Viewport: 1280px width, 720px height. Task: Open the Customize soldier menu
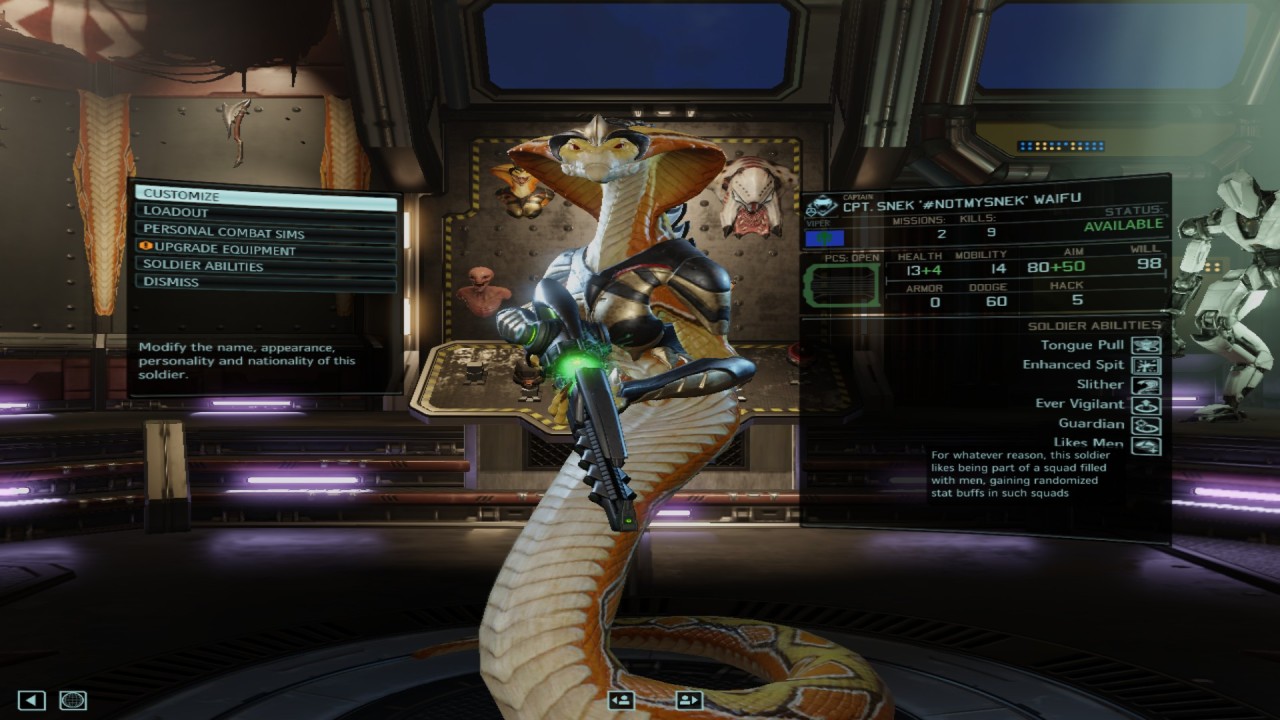click(265, 195)
